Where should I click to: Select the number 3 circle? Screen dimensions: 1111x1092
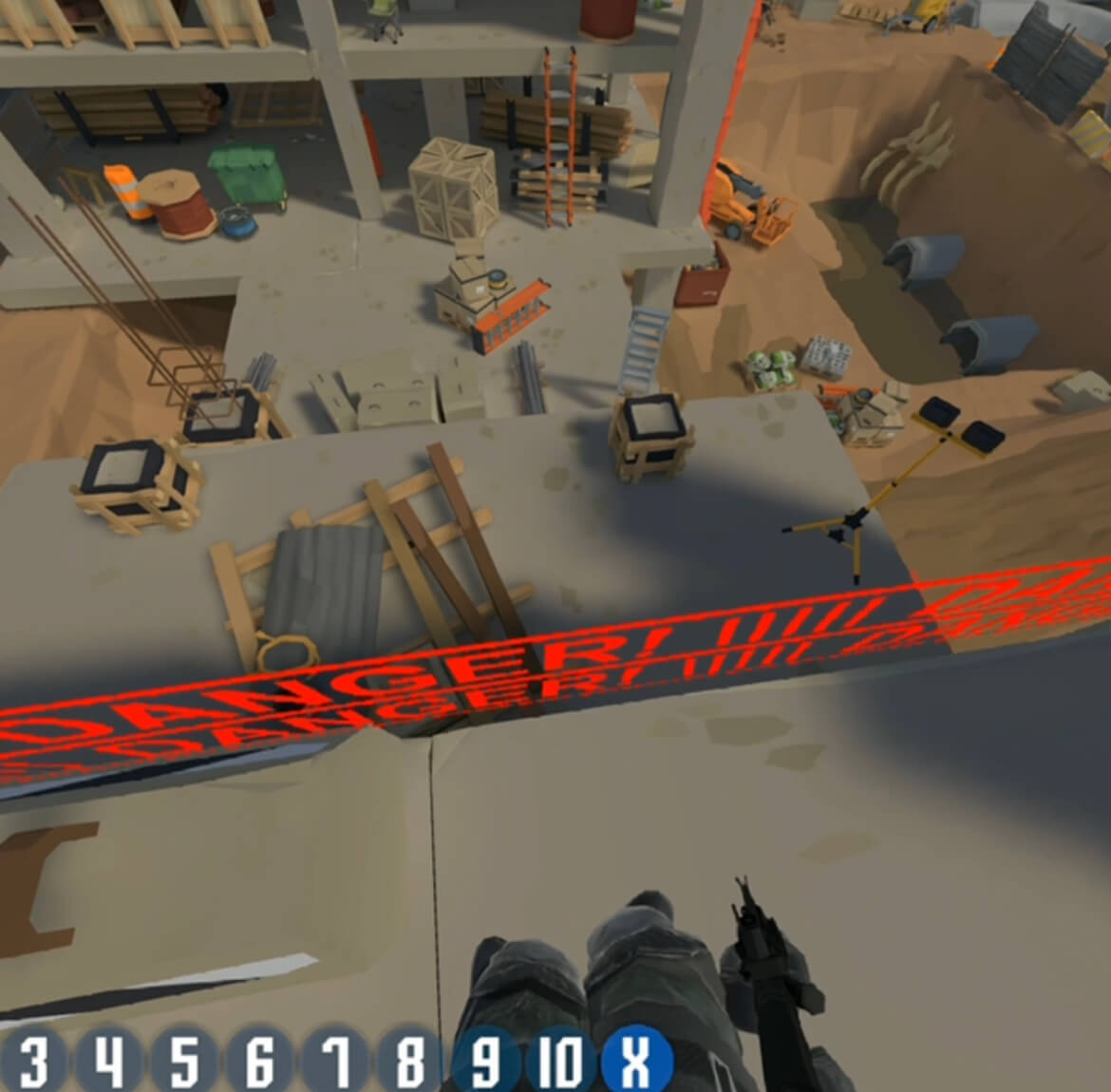32,1061
